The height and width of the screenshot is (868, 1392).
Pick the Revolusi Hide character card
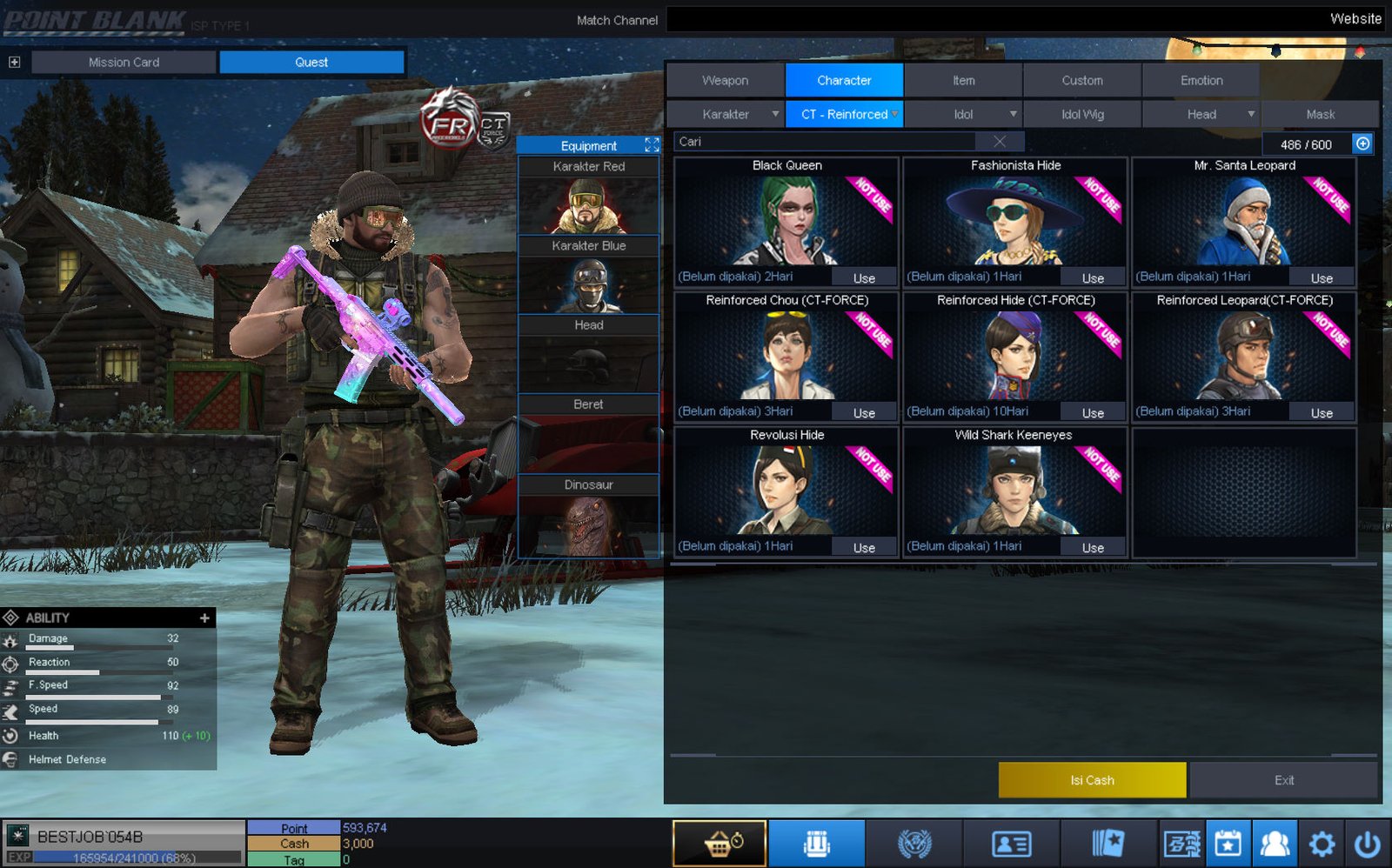click(x=786, y=491)
